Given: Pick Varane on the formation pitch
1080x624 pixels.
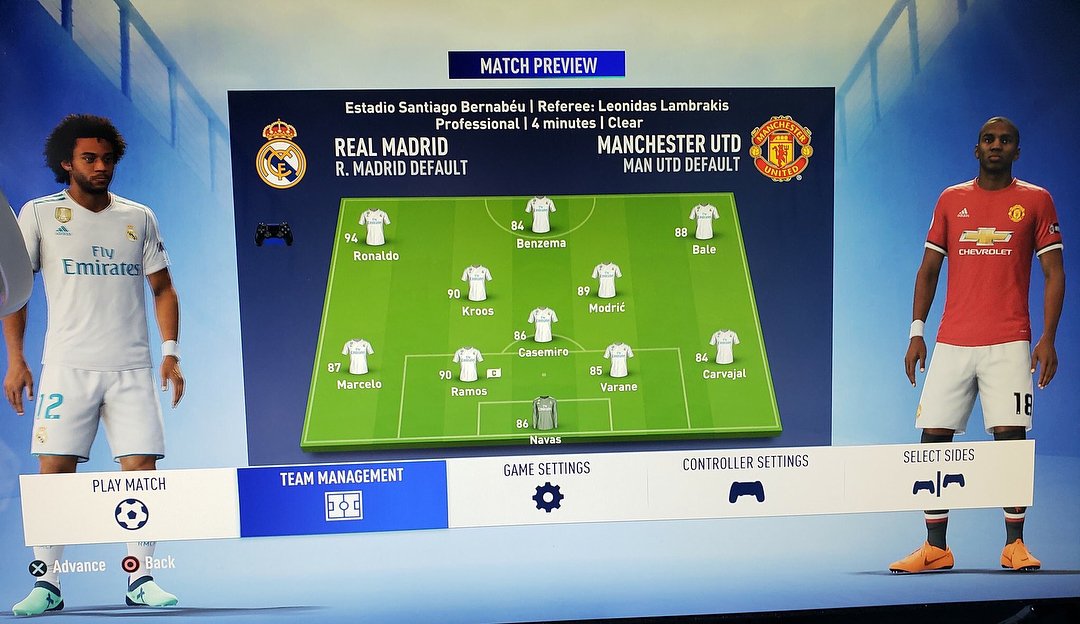Looking at the screenshot, I should click(x=619, y=359).
